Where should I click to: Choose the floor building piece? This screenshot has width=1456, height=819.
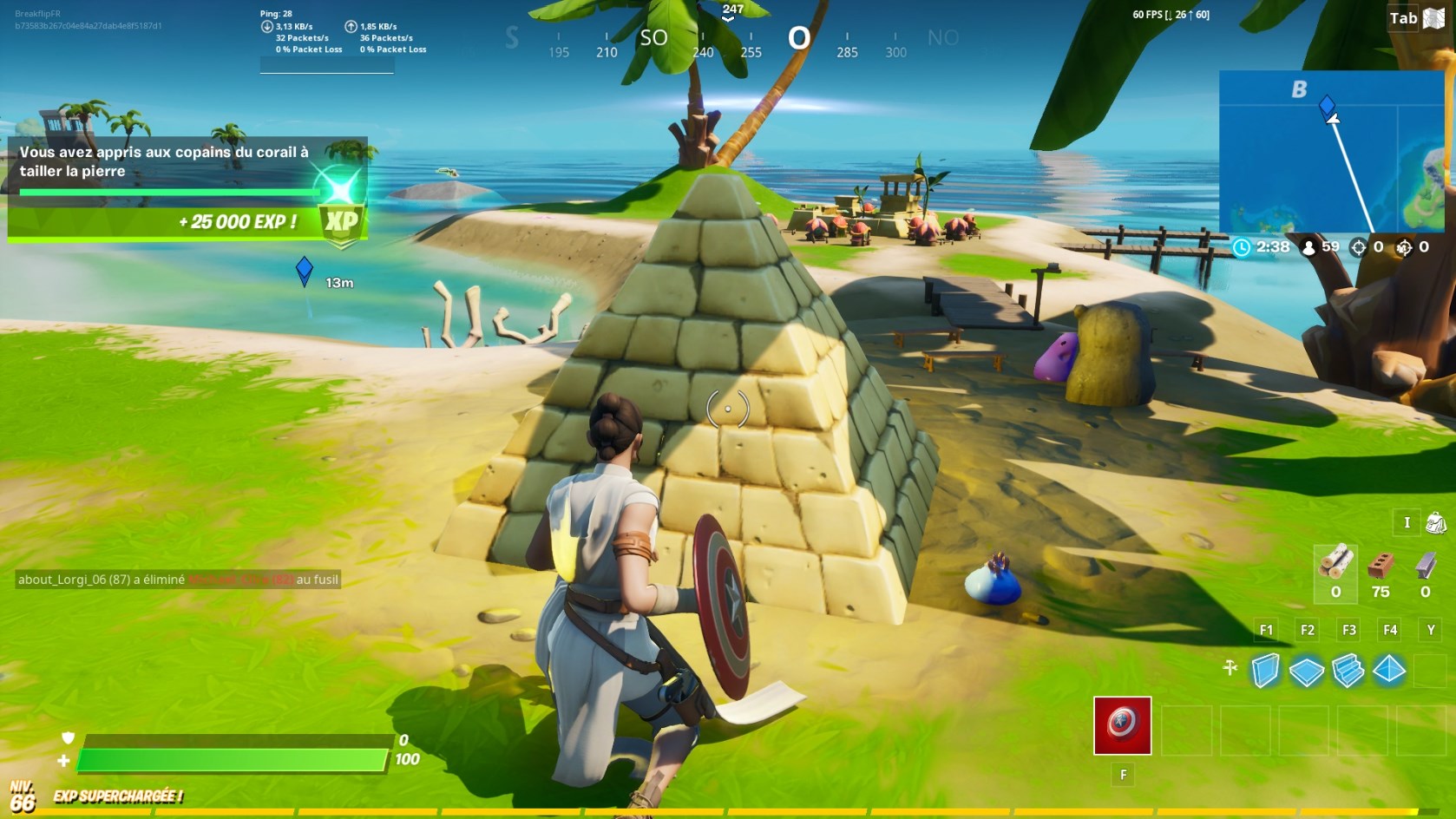pyautogui.click(x=1307, y=670)
